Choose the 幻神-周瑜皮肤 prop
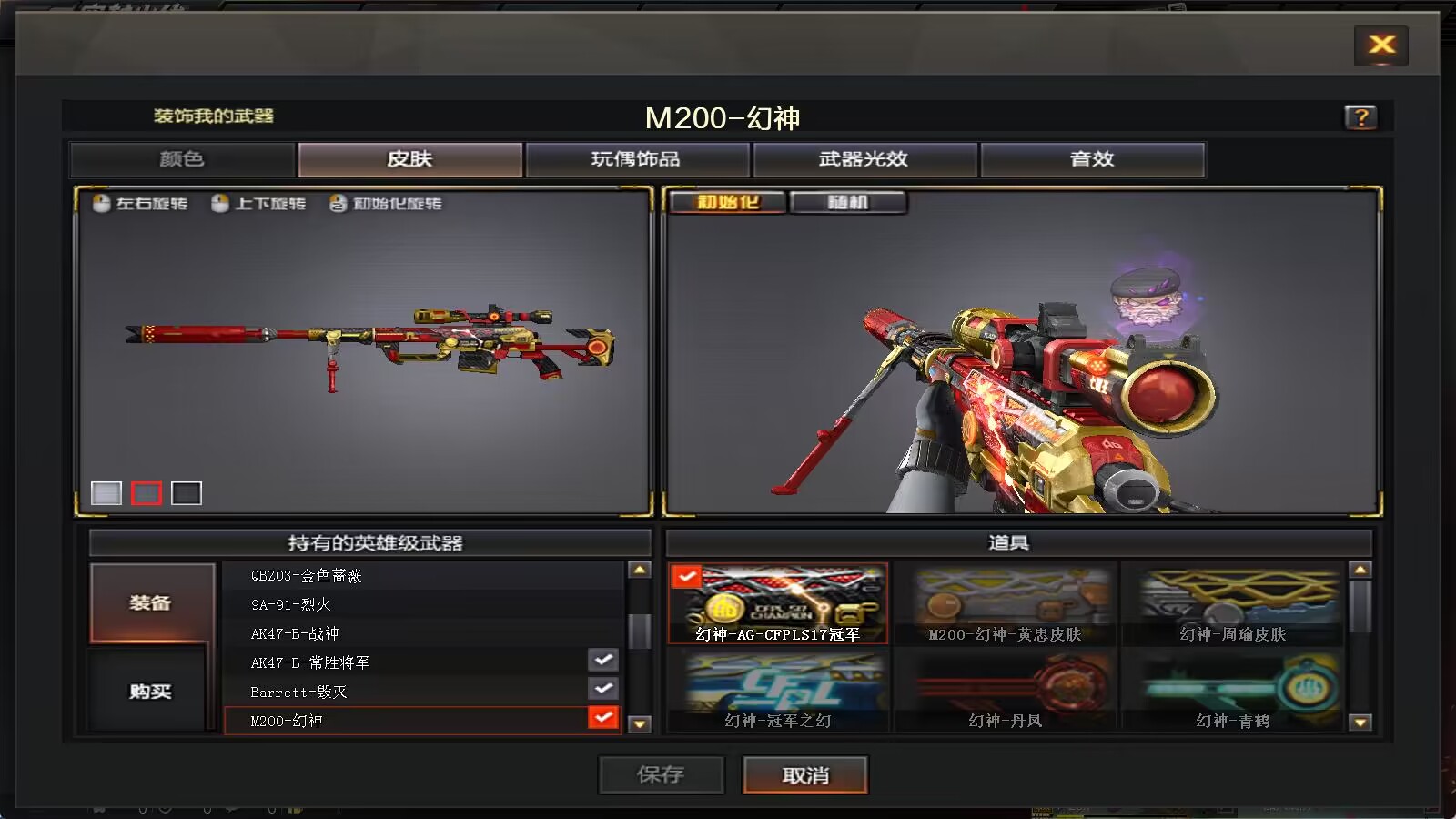The width and height of the screenshot is (1456, 819). (1234, 601)
